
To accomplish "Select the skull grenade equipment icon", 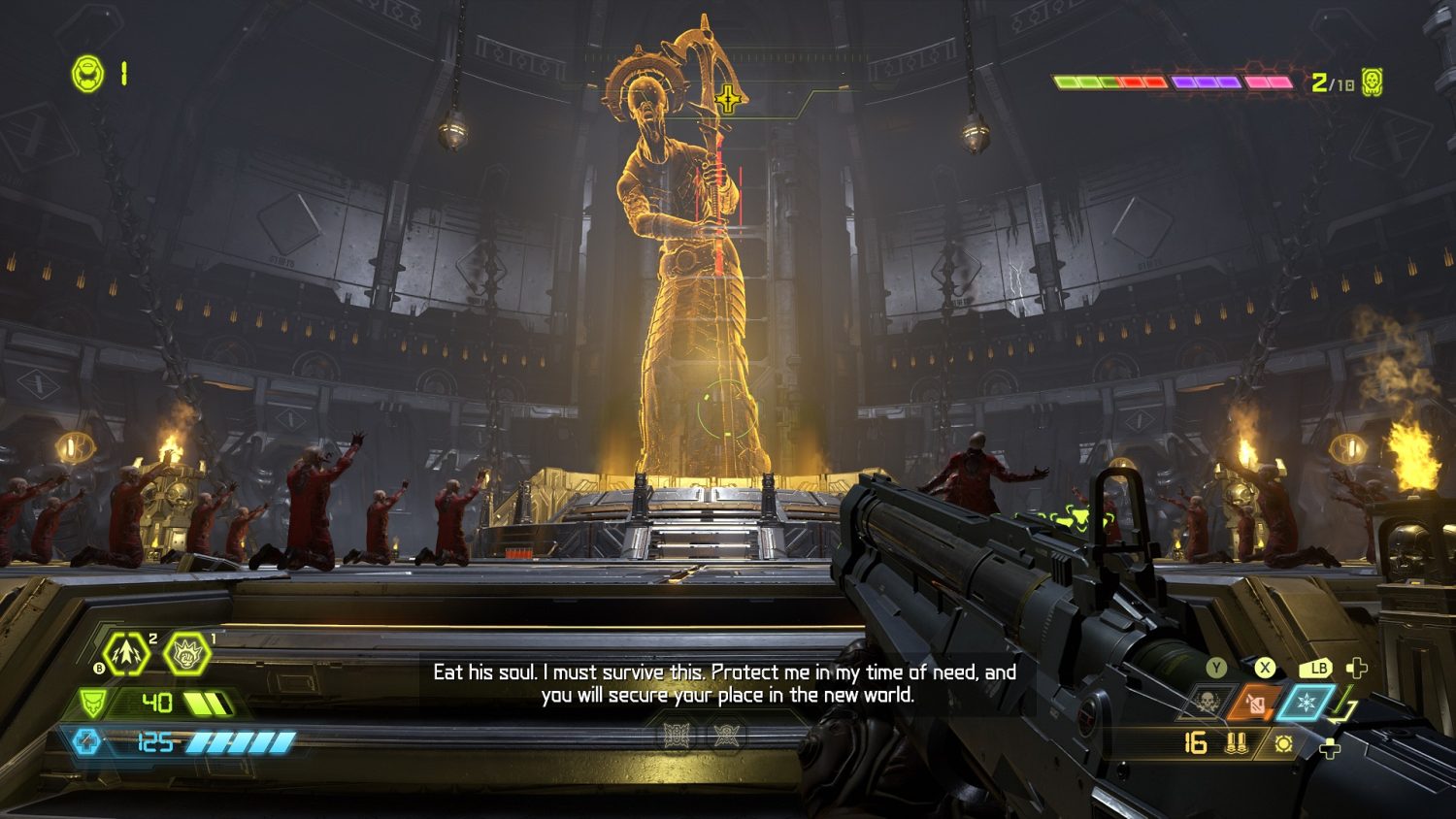I will click(x=1207, y=703).
